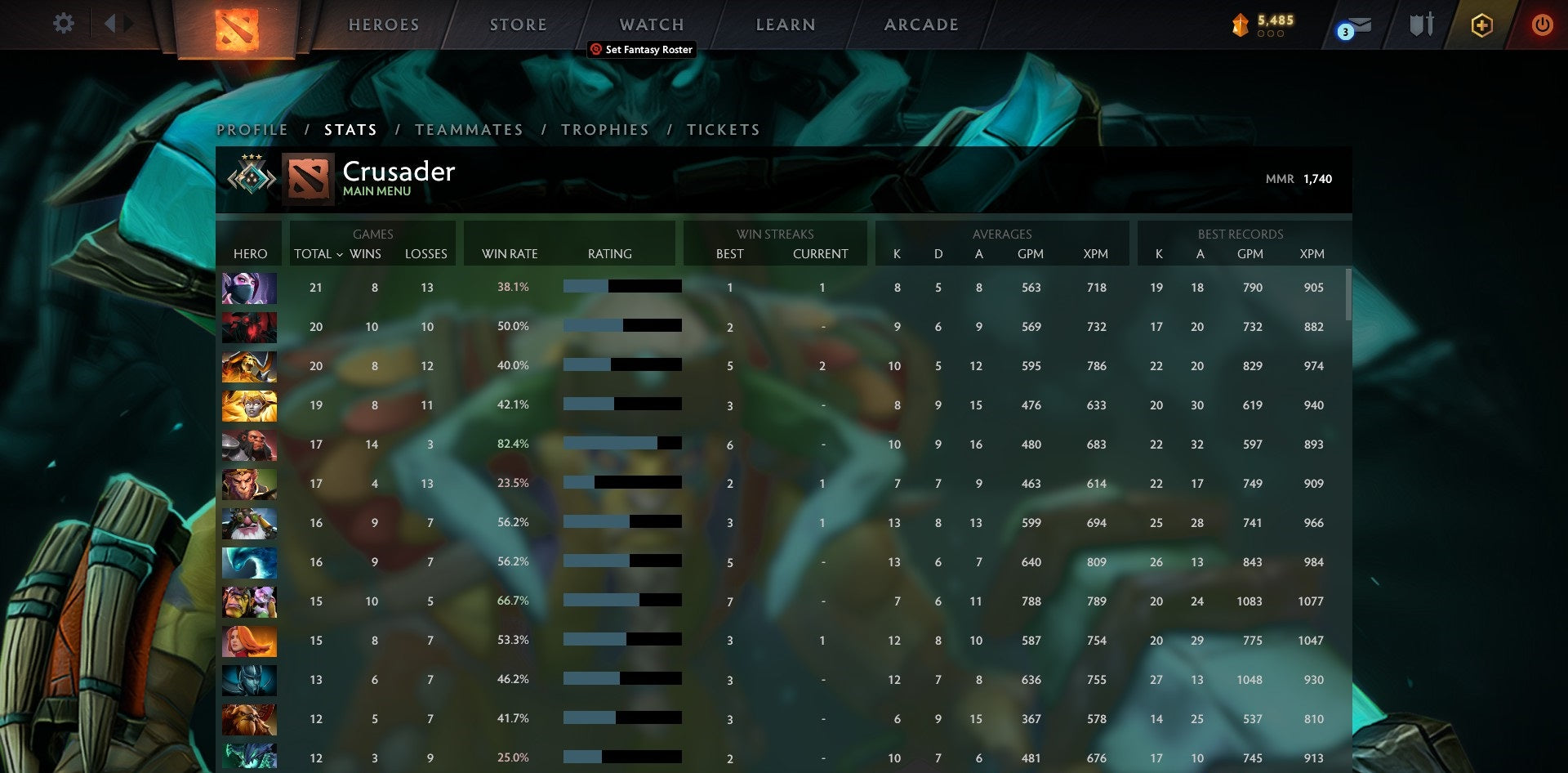Click the power button to quit the game
Image resolution: width=1568 pixels, height=773 pixels.
tap(1543, 25)
